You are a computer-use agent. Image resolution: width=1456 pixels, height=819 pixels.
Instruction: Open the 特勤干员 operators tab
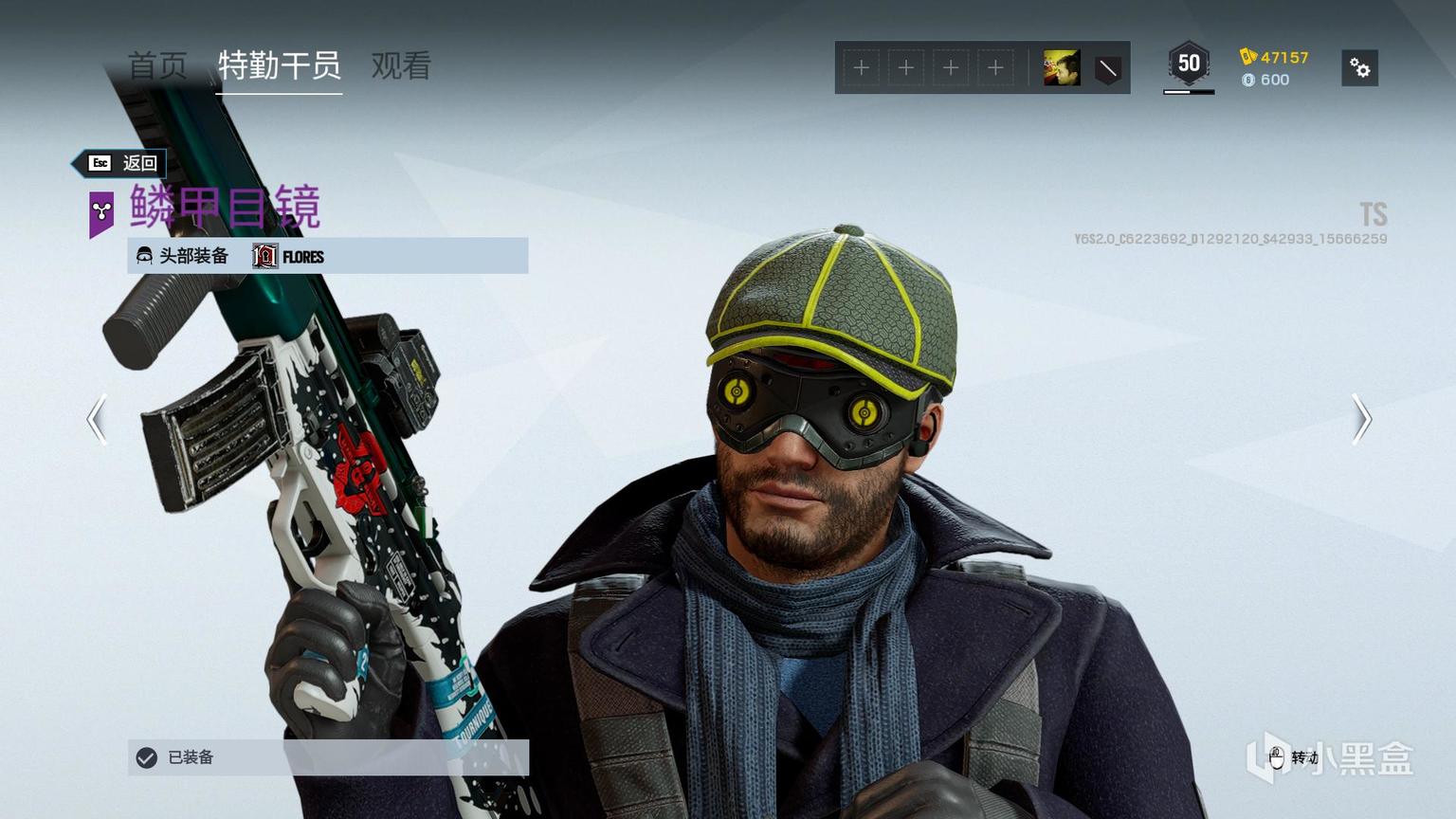[x=279, y=66]
